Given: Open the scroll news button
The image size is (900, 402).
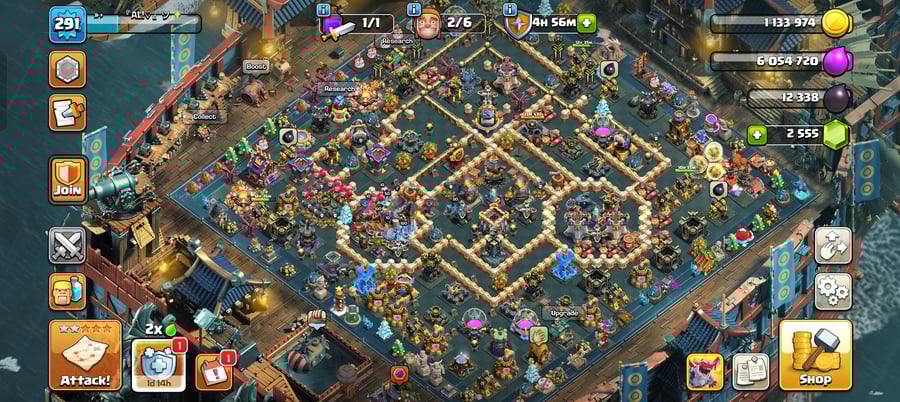Looking at the screenshot, I should tap(68, 113).
